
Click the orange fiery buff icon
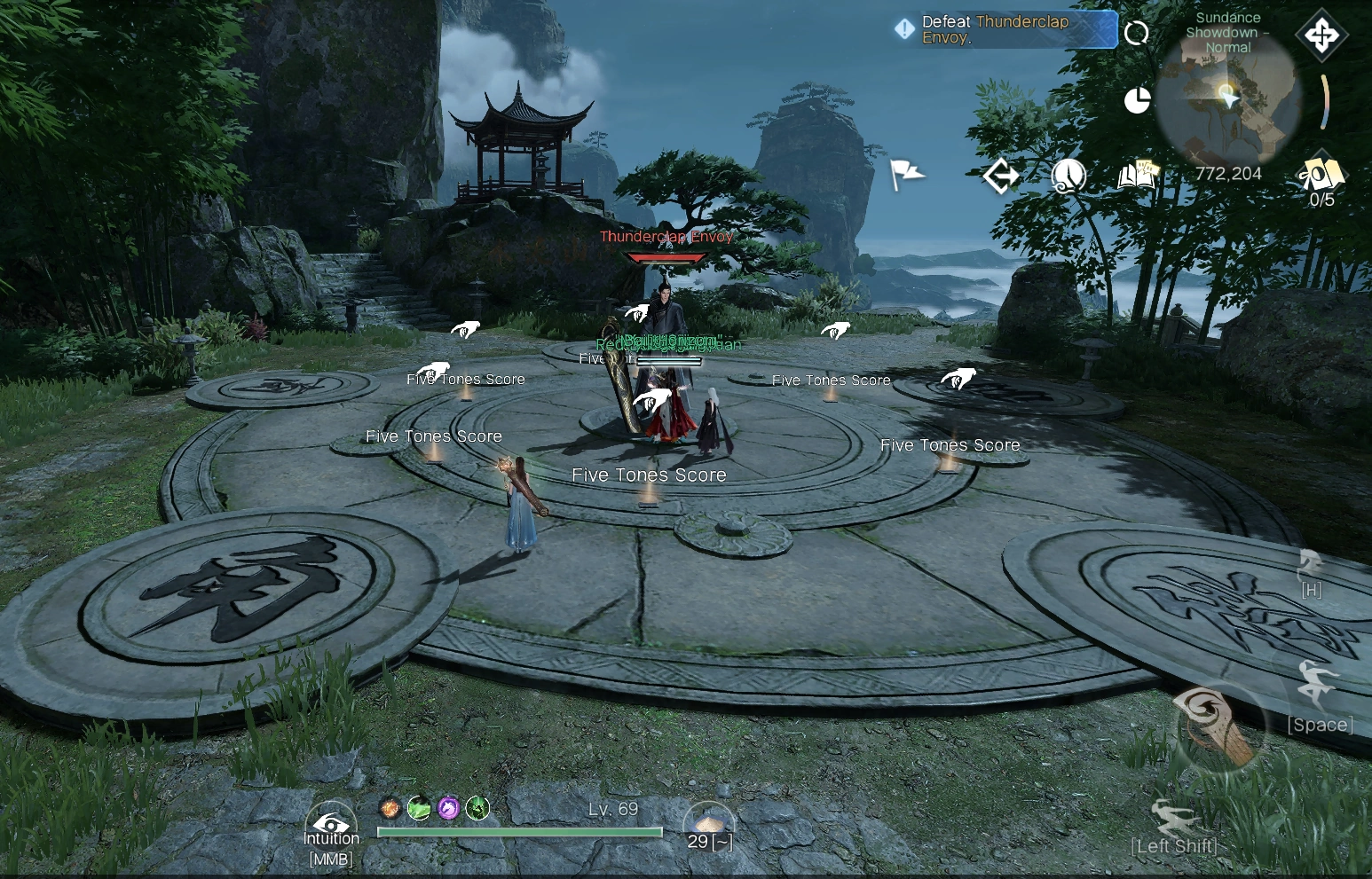coord(389,808)
